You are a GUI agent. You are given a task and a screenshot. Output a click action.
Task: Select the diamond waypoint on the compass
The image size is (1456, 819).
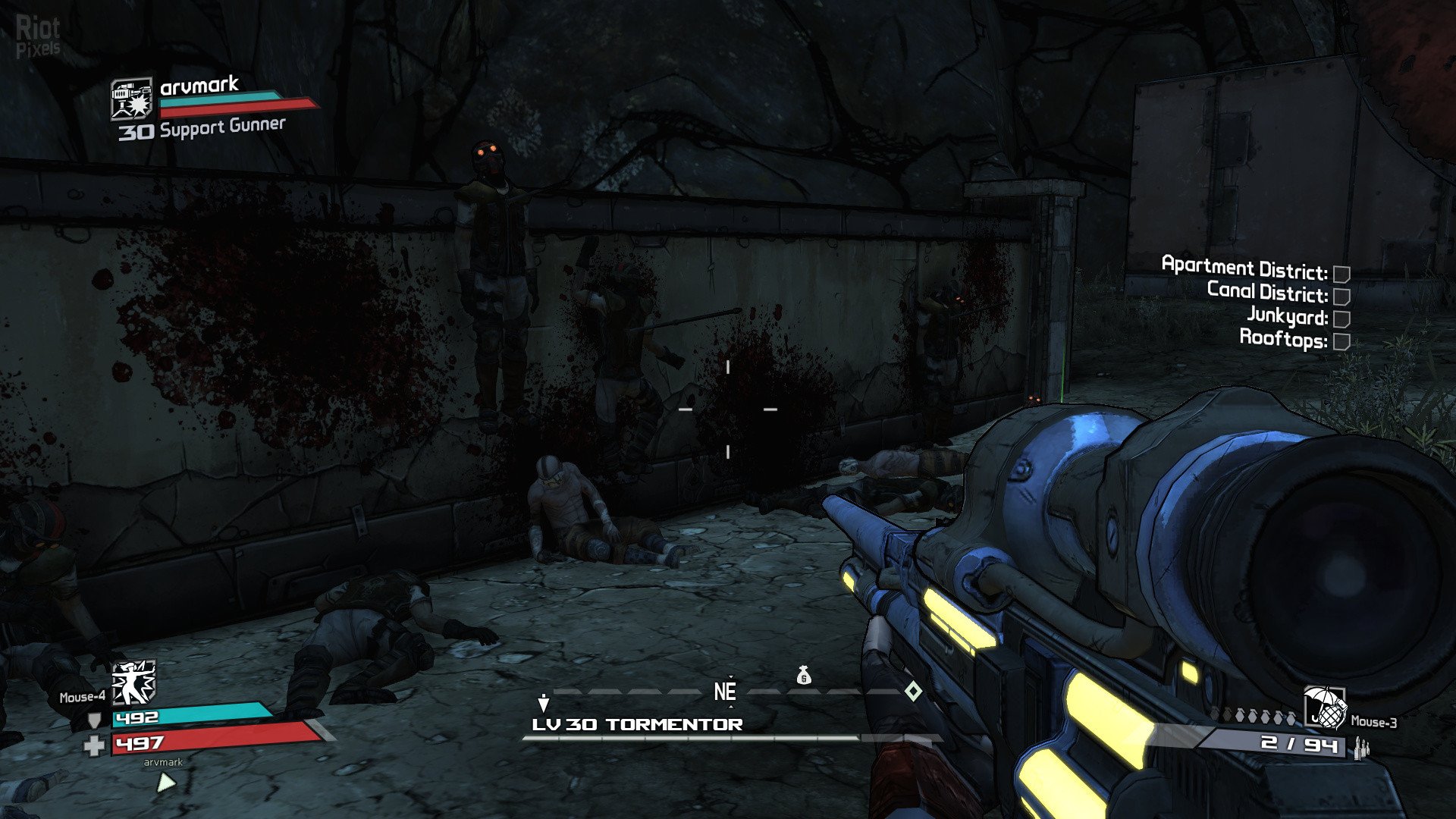(x=914, y=691)
